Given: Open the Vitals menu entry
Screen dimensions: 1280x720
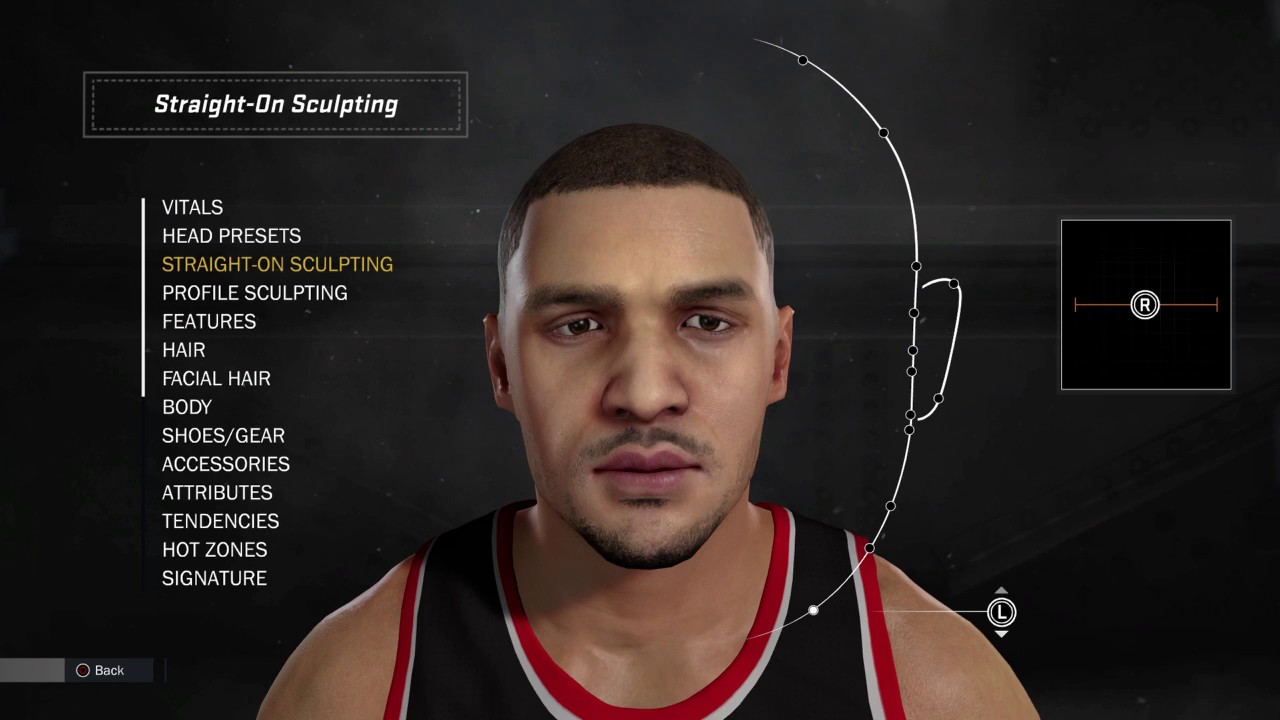Looking at the screenshot, I should [192, 208].
